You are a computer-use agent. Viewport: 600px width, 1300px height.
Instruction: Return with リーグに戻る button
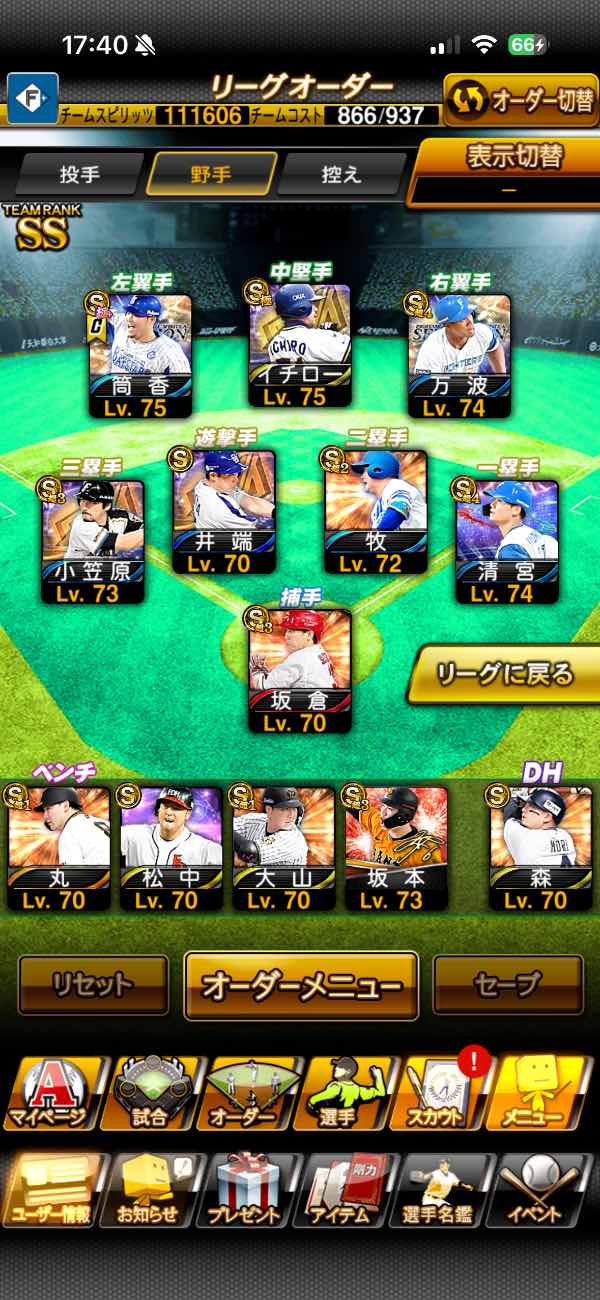tap(505, 674)
